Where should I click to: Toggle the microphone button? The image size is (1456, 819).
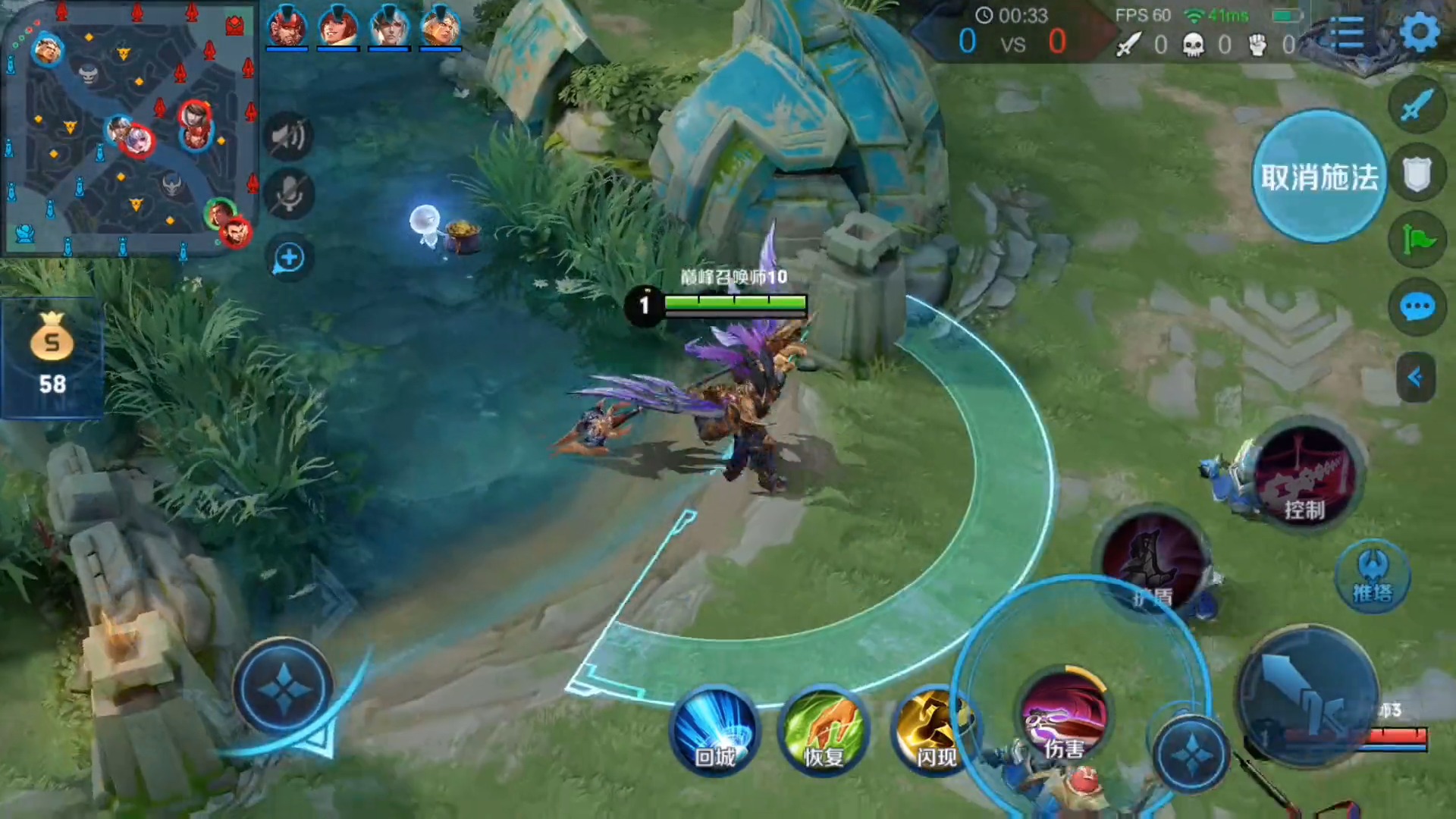(x=288, y=195)
